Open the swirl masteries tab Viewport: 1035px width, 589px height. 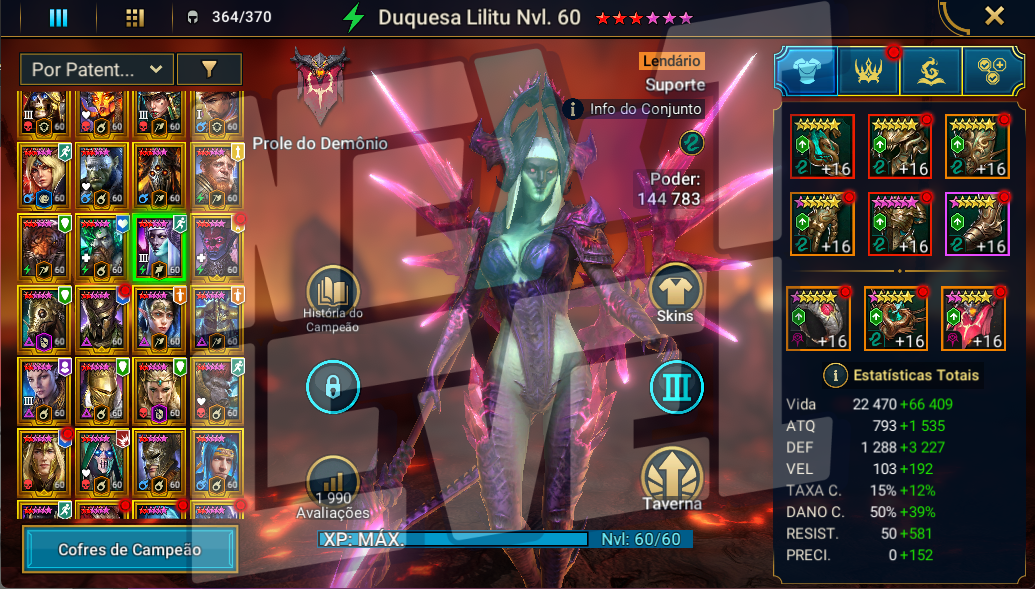tap(931, 71)
